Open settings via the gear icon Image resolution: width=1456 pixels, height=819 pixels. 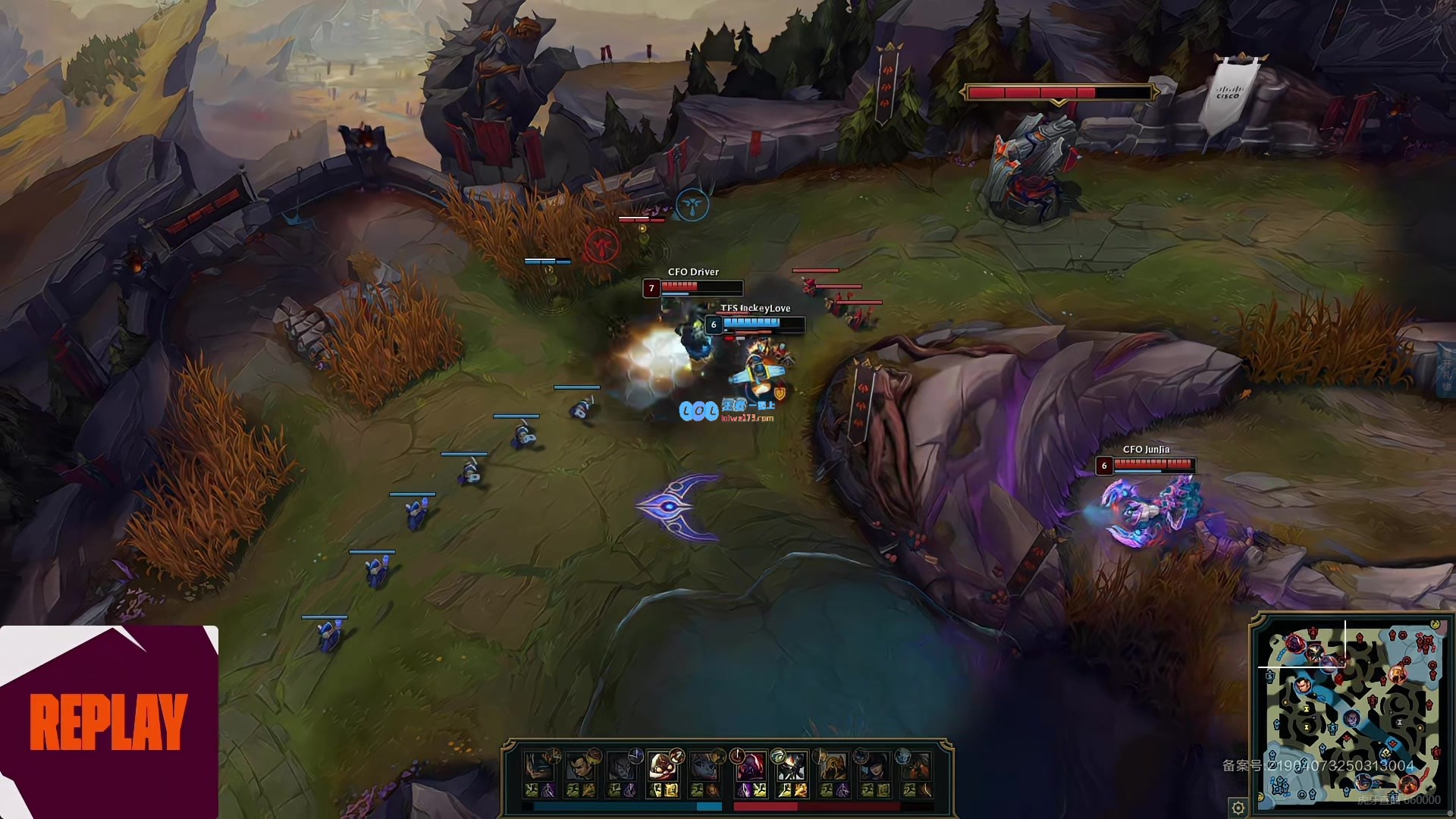coord(1238,808)
